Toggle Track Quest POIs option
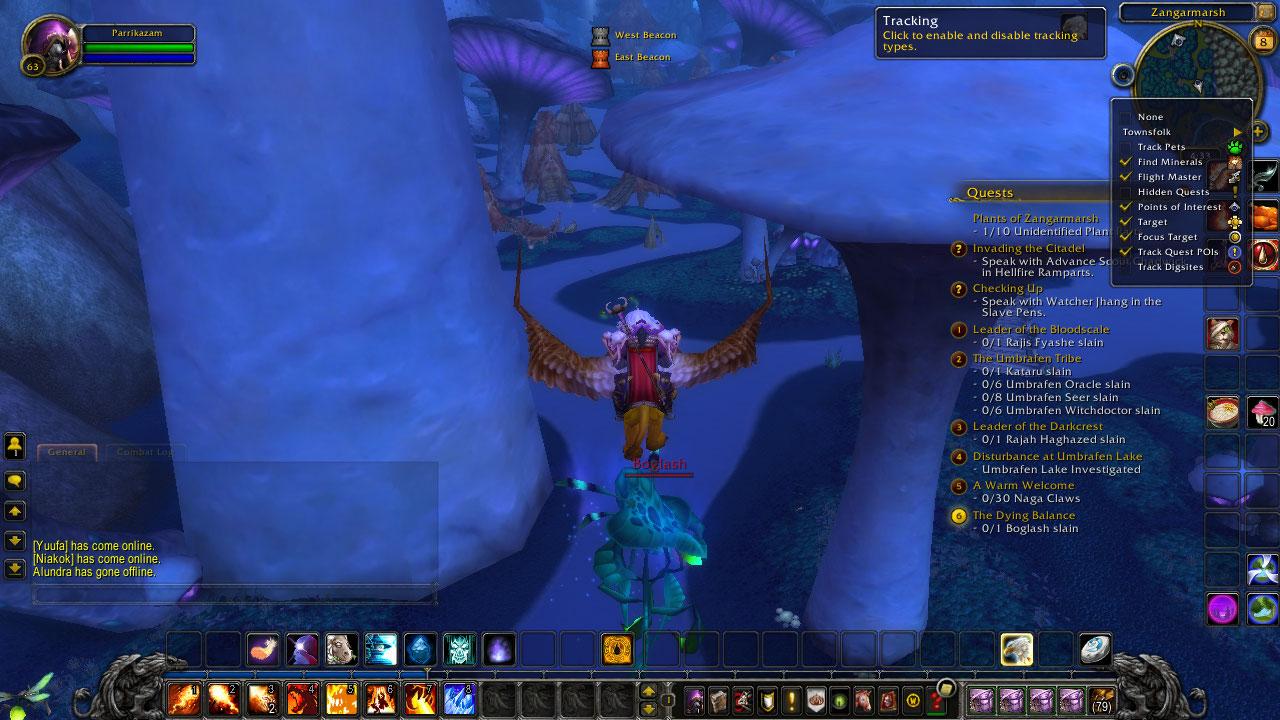Screen dimensions: 1280x720 1177,252
